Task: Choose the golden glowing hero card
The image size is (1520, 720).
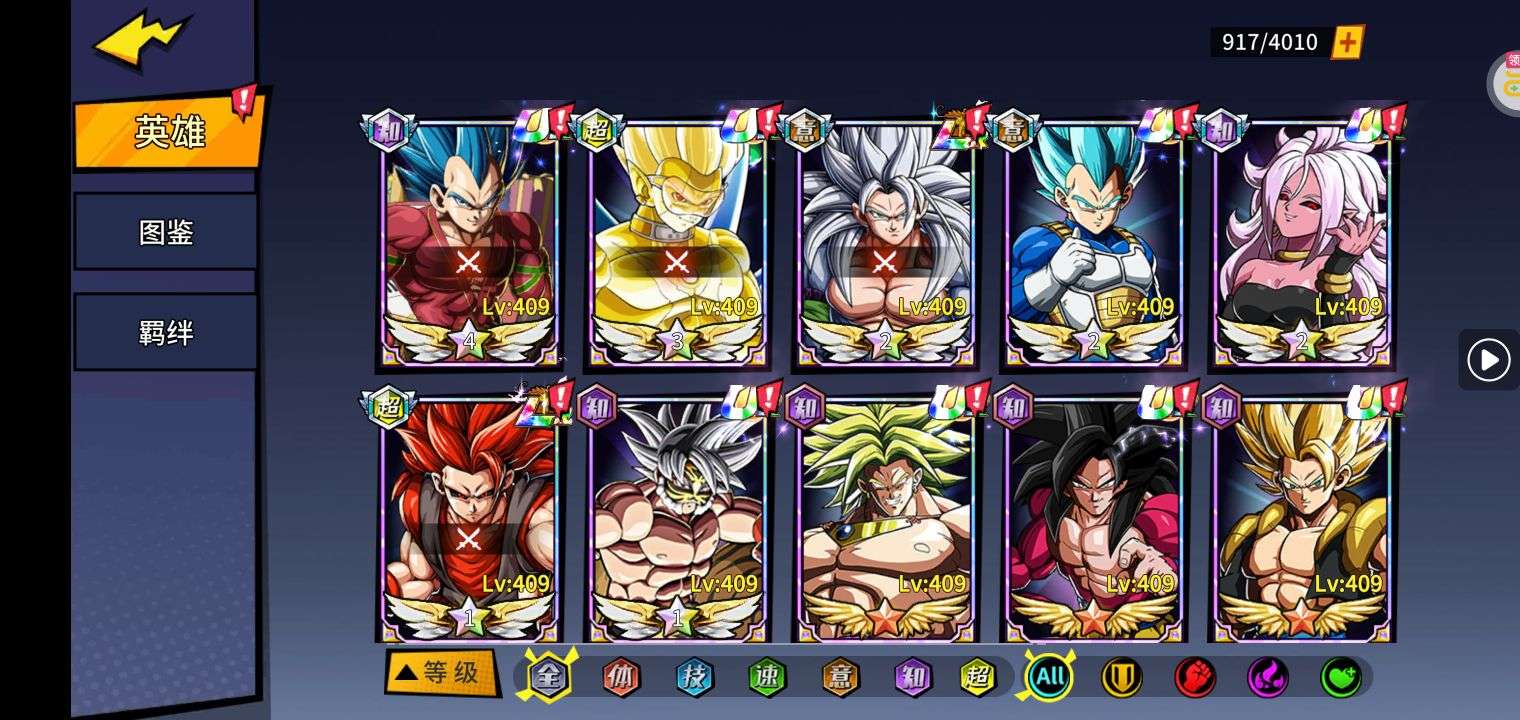Action: point(677,240)
